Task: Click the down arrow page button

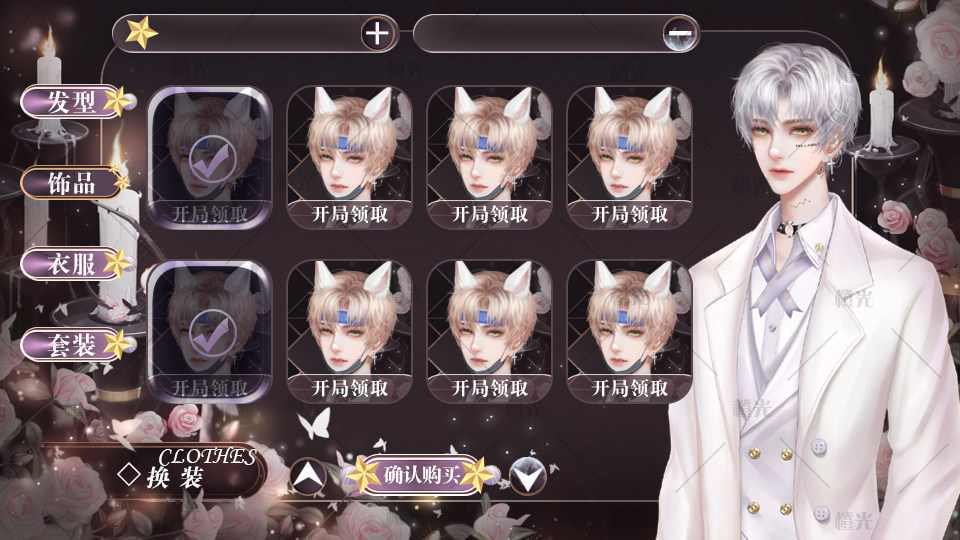Action: 528,477
